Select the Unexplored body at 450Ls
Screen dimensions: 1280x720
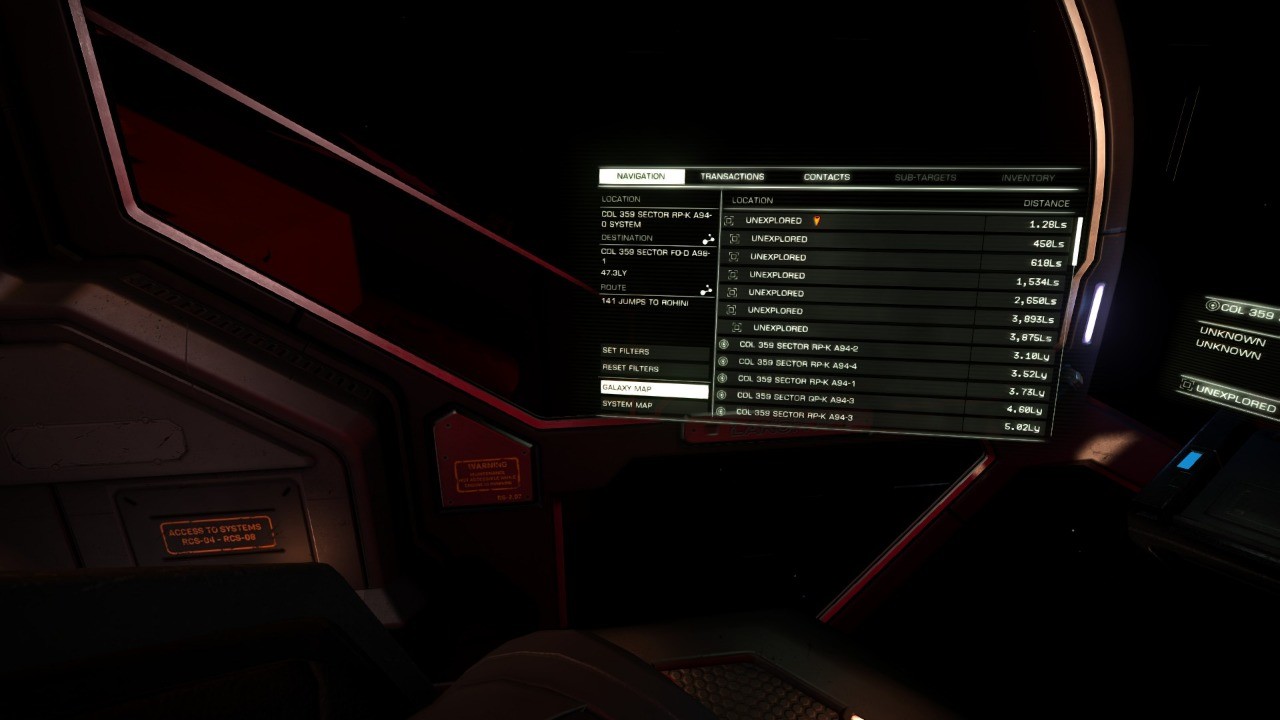850,240
